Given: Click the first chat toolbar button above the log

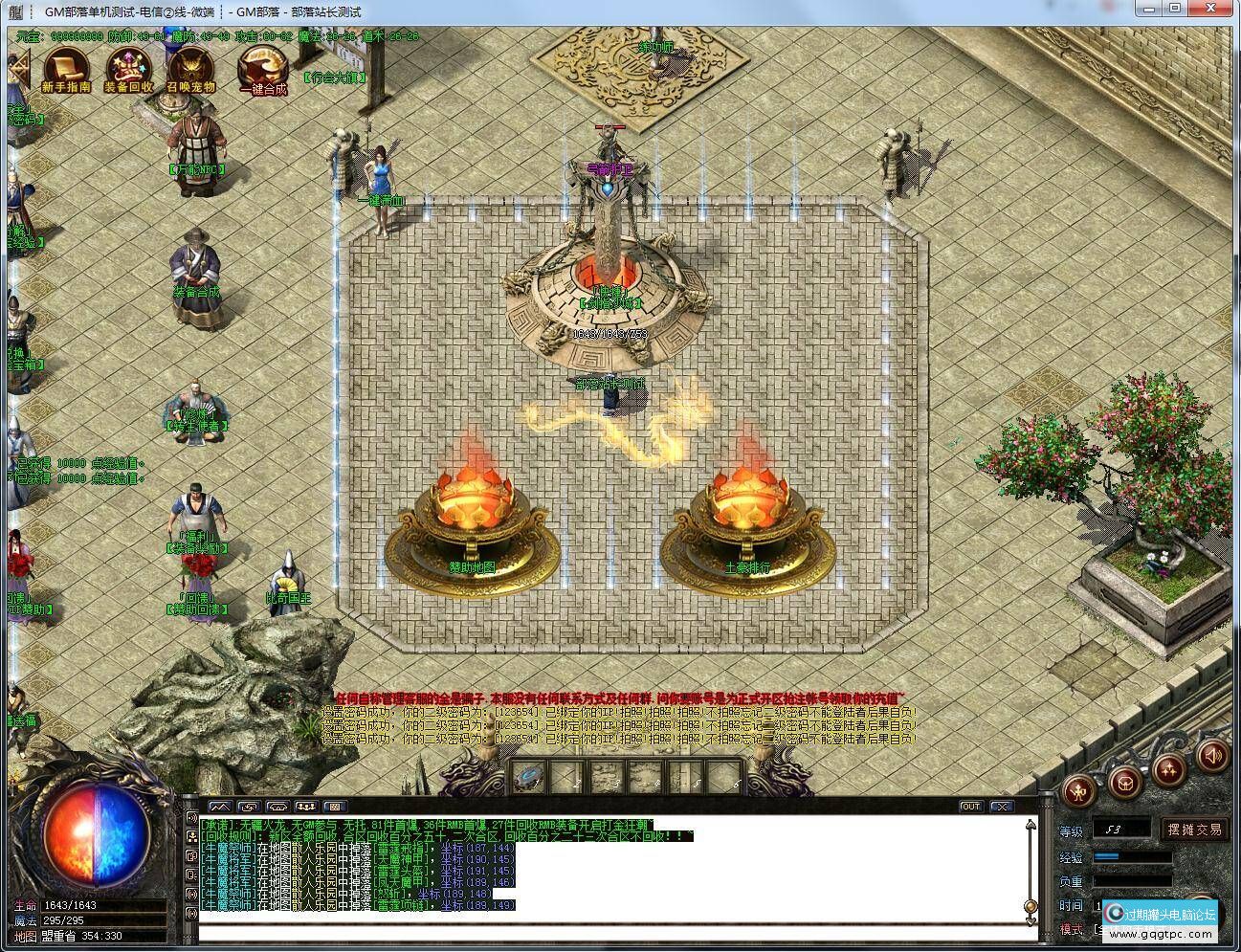Looking at the screenshot, I should point(220,807).
